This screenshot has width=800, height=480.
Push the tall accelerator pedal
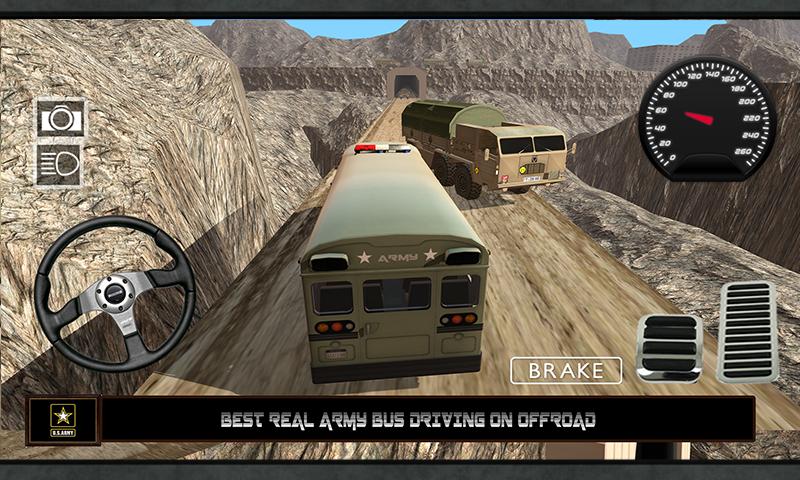tap(746, 331)
